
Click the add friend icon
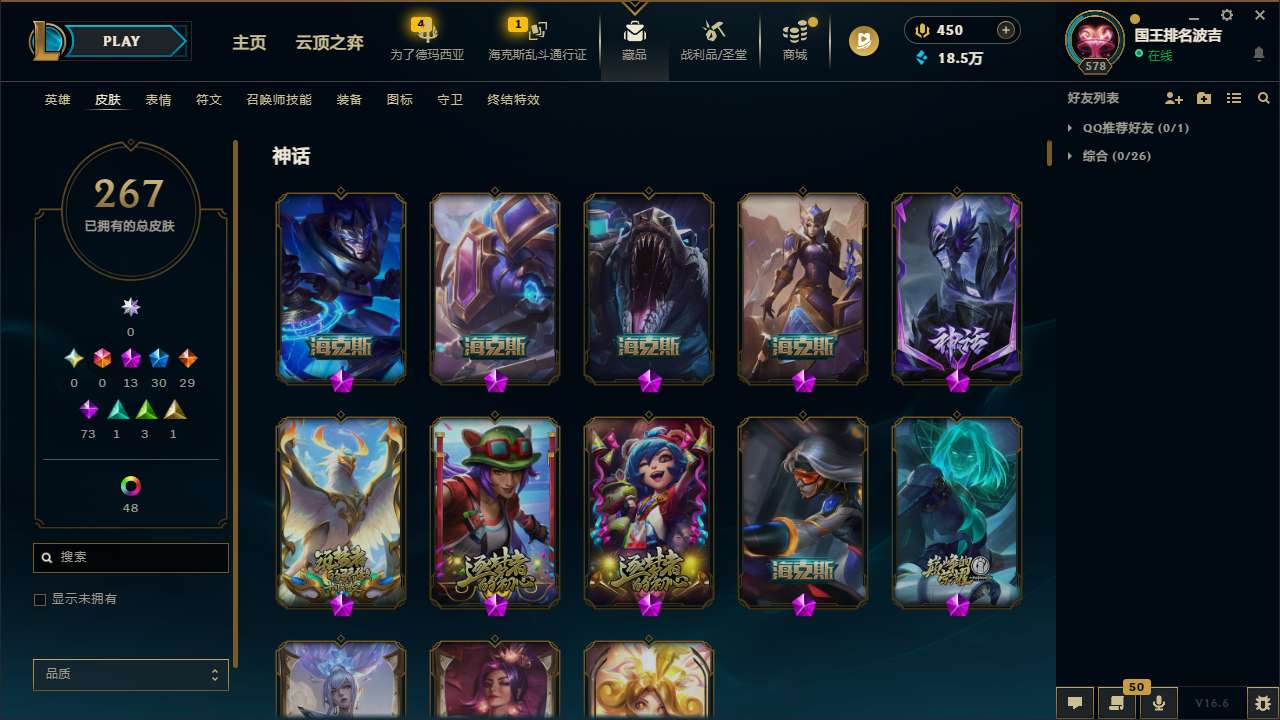[x=1174, y=98]
